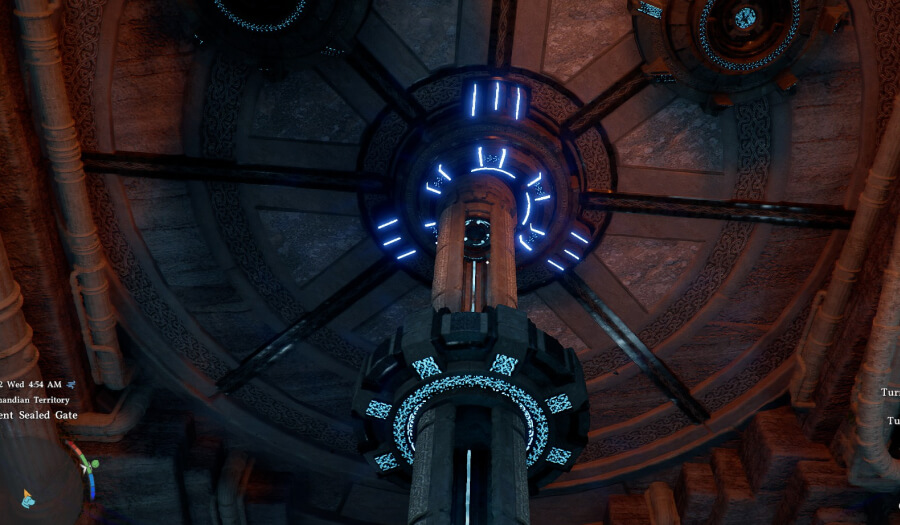Click the wind weather icon beside the clock
This screenshot has width=900, height=525.
(x=72, y=383)
